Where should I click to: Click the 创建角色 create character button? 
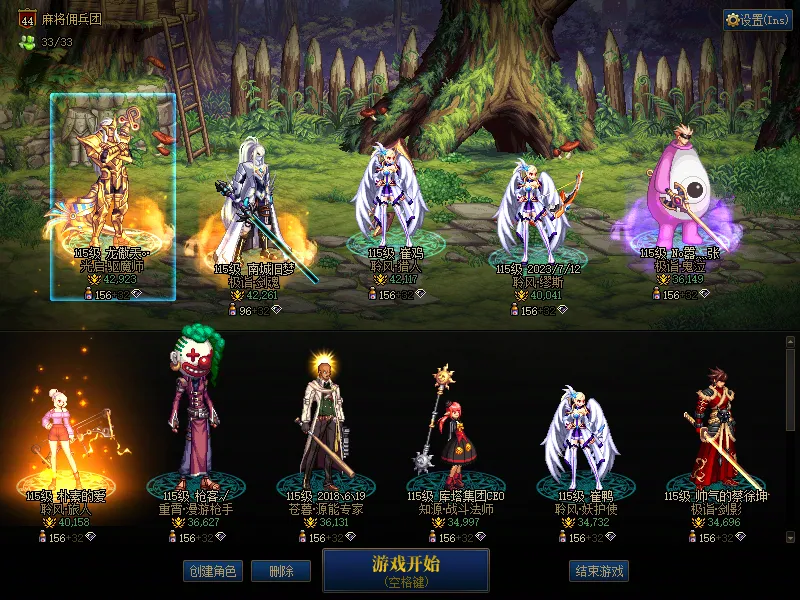211,571
